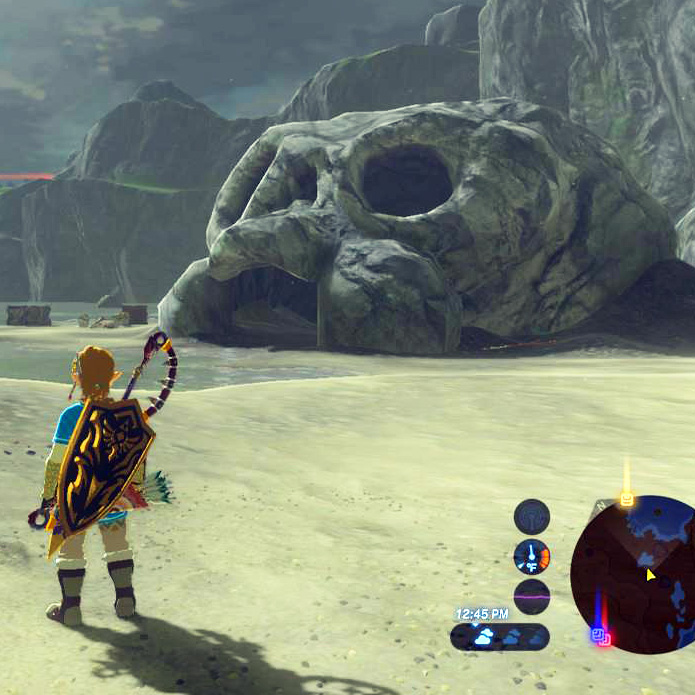695x695 pixels.
Task: Open the cloud weather forecast bar
Action: click(x=499, y=637)
